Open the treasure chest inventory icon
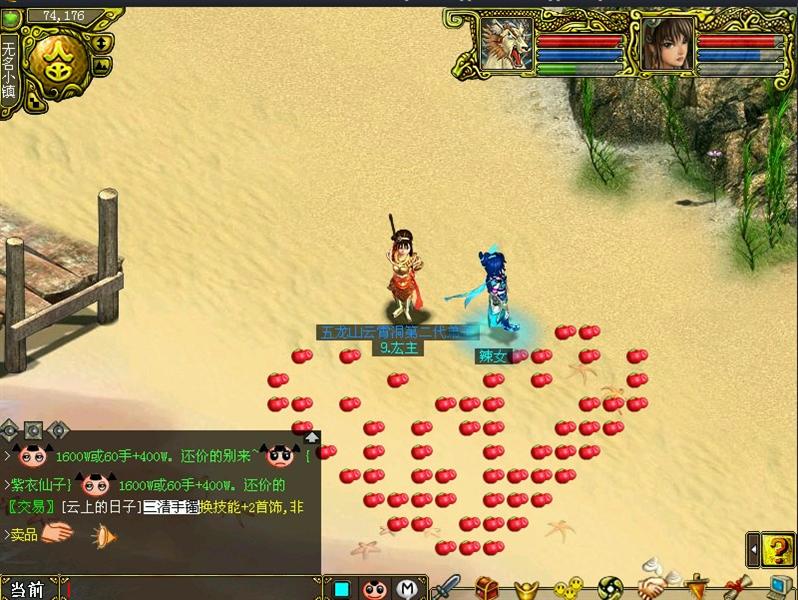Image resolution: width=798 pixels, height=600 pixels. pos(487,587)
